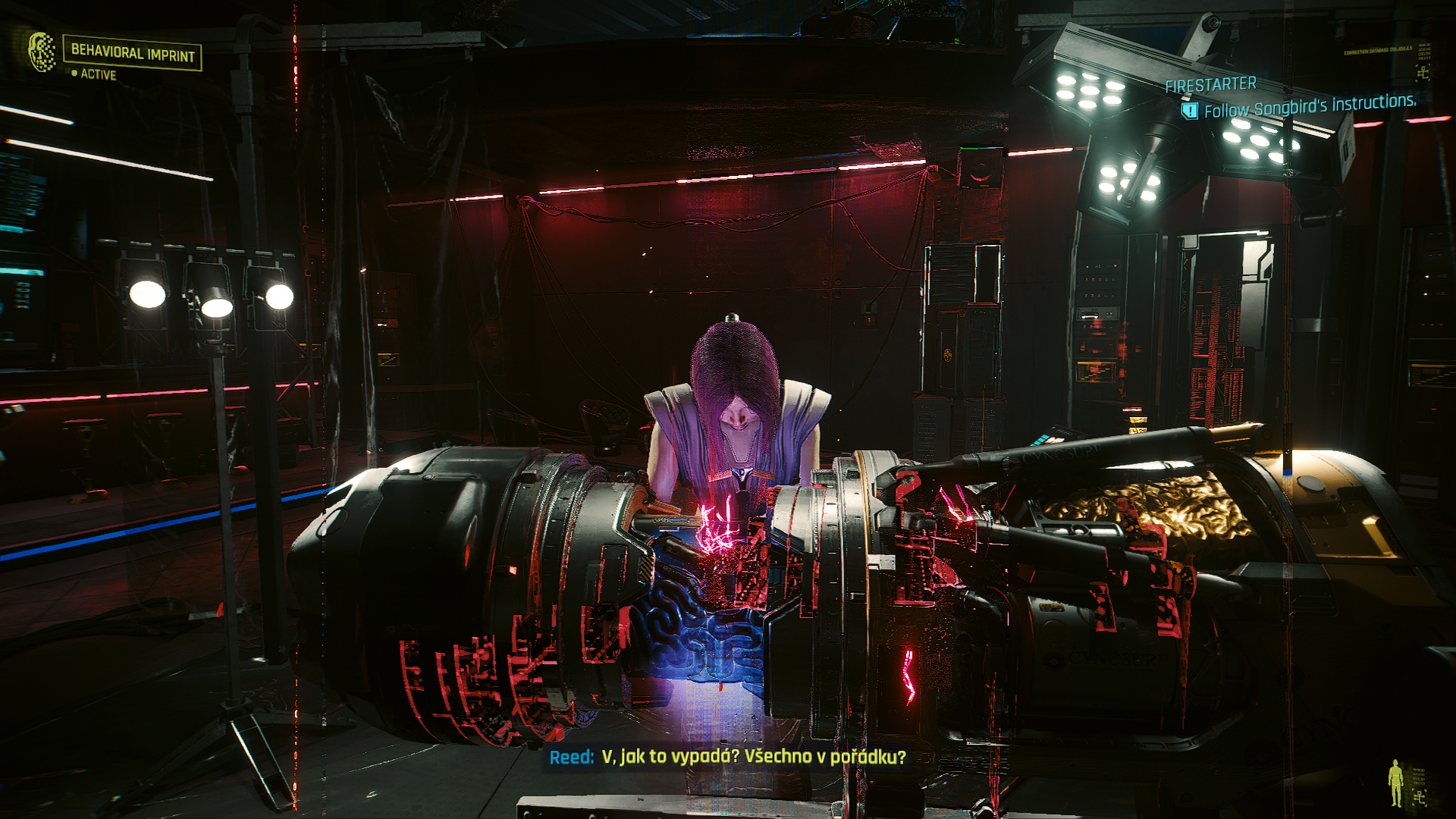Select the Behavioral Imprint status indicator
Image resolution: width=1456 pixels, height=819 pixels.
132,53
